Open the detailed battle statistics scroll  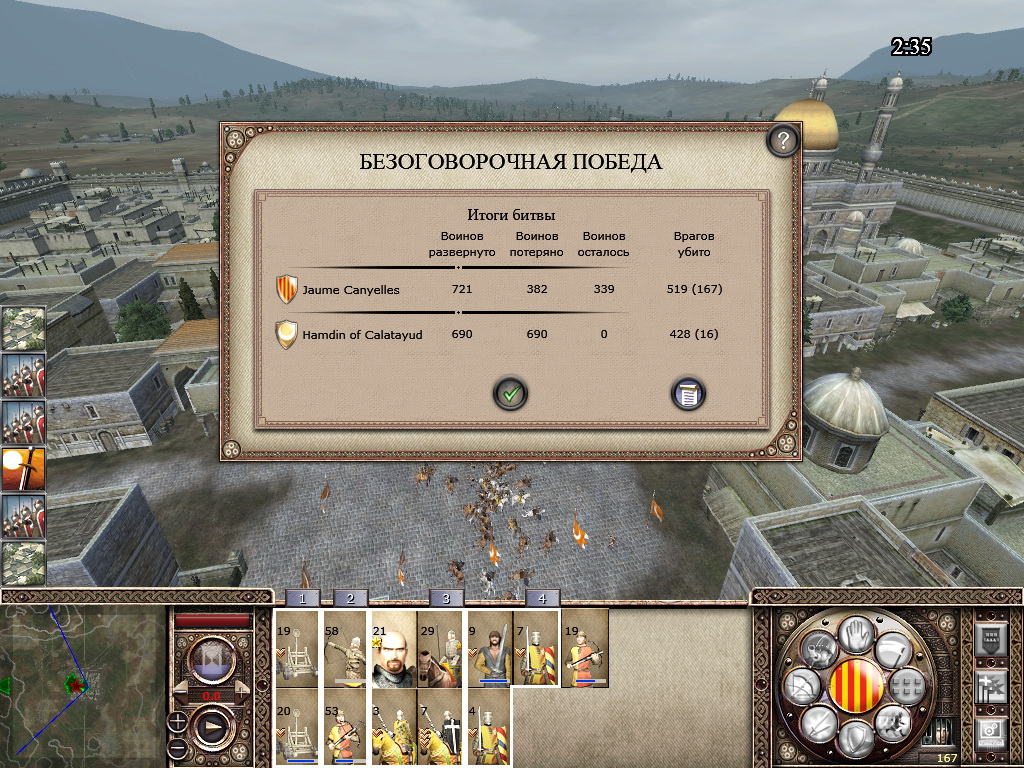(688, 393)
